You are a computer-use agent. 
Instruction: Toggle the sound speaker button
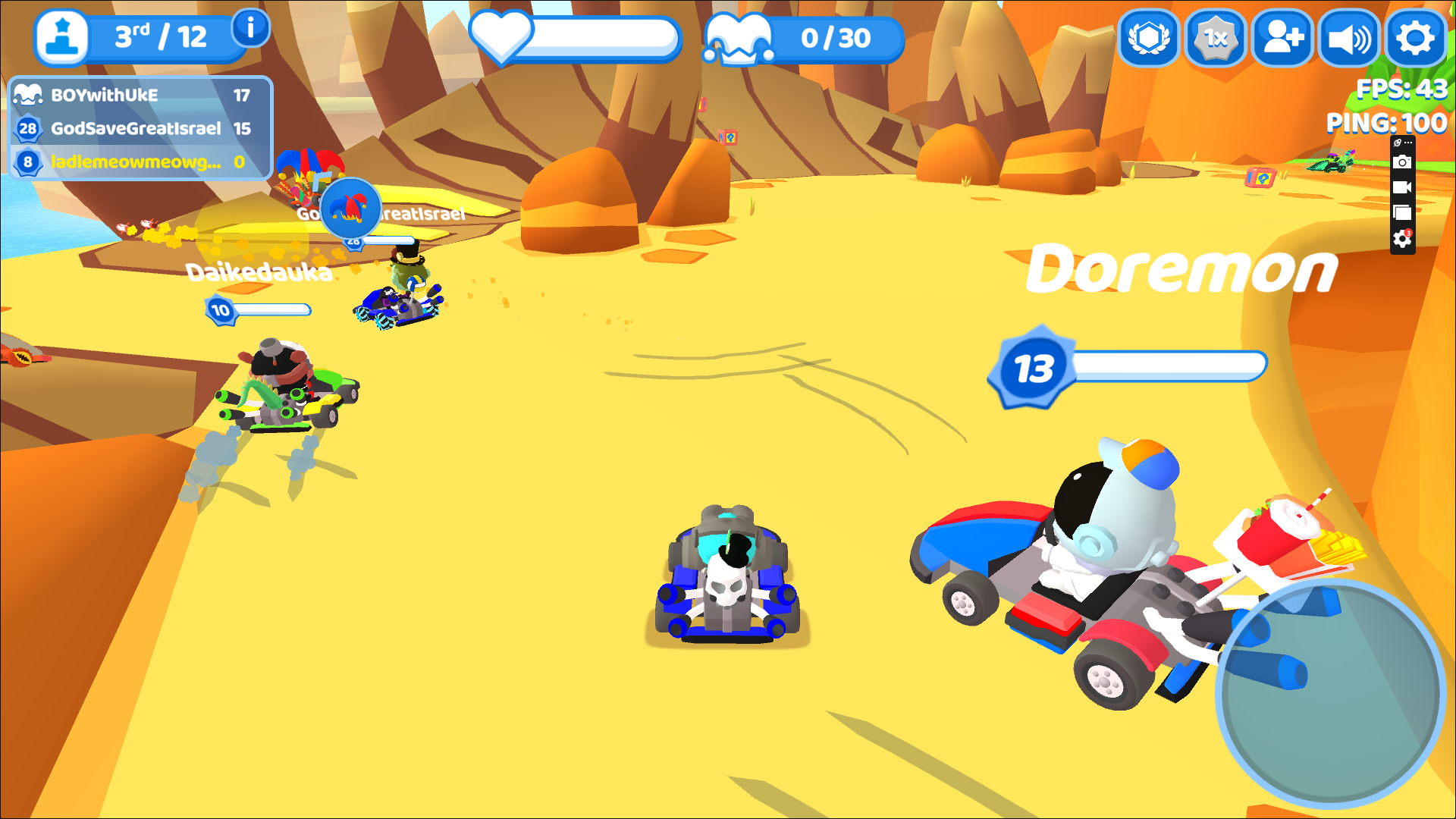(1349, 38)
